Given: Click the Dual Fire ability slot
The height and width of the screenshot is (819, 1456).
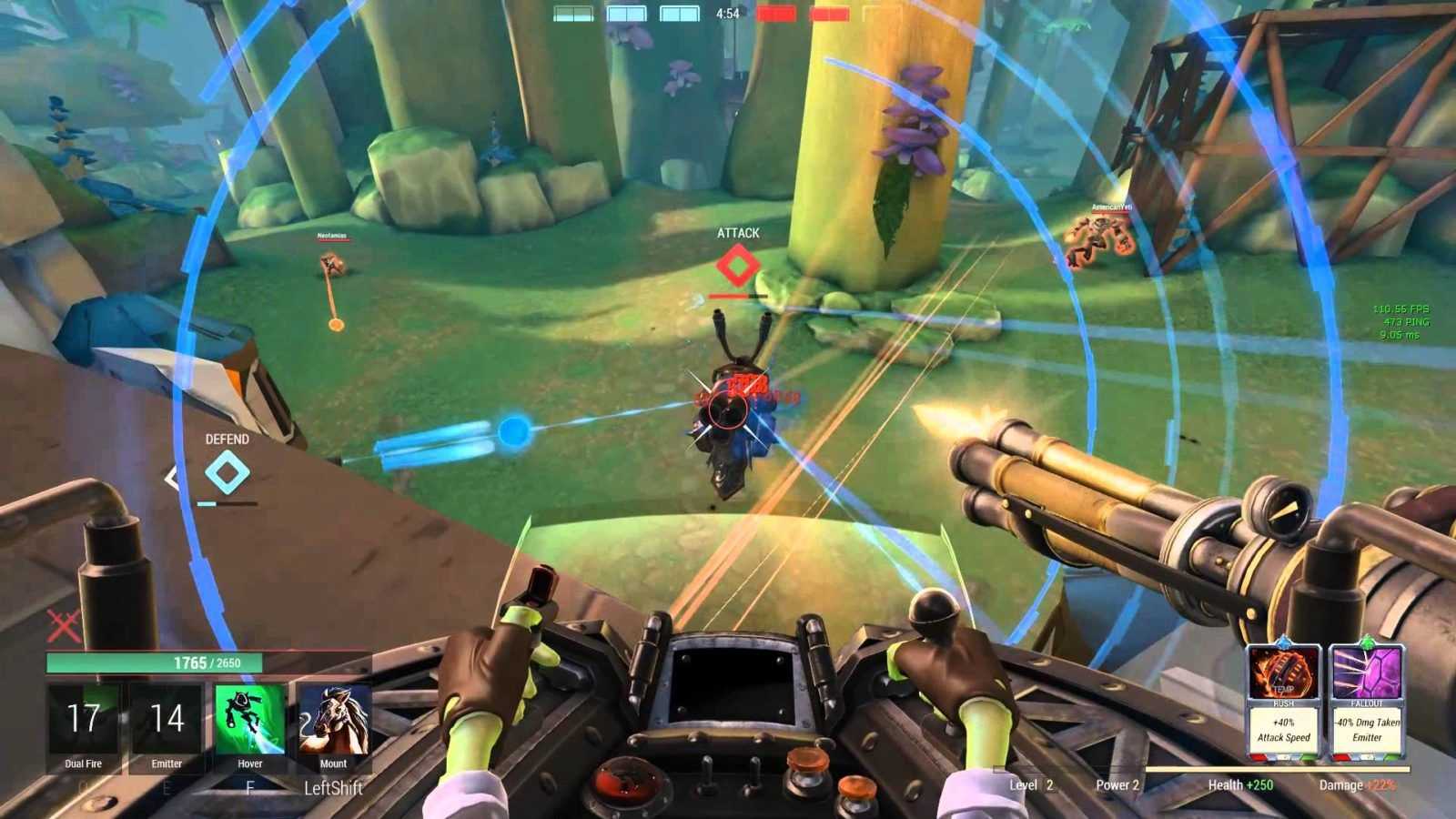Looking at the screenshot, I should coord(83,720).
